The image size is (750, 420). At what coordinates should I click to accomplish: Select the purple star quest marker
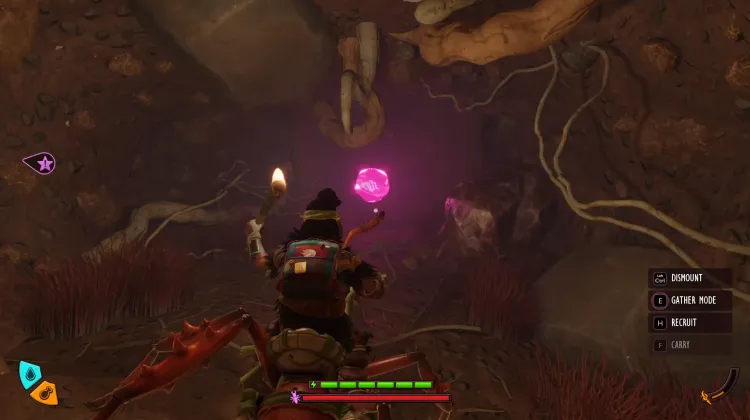click(42, 163)
